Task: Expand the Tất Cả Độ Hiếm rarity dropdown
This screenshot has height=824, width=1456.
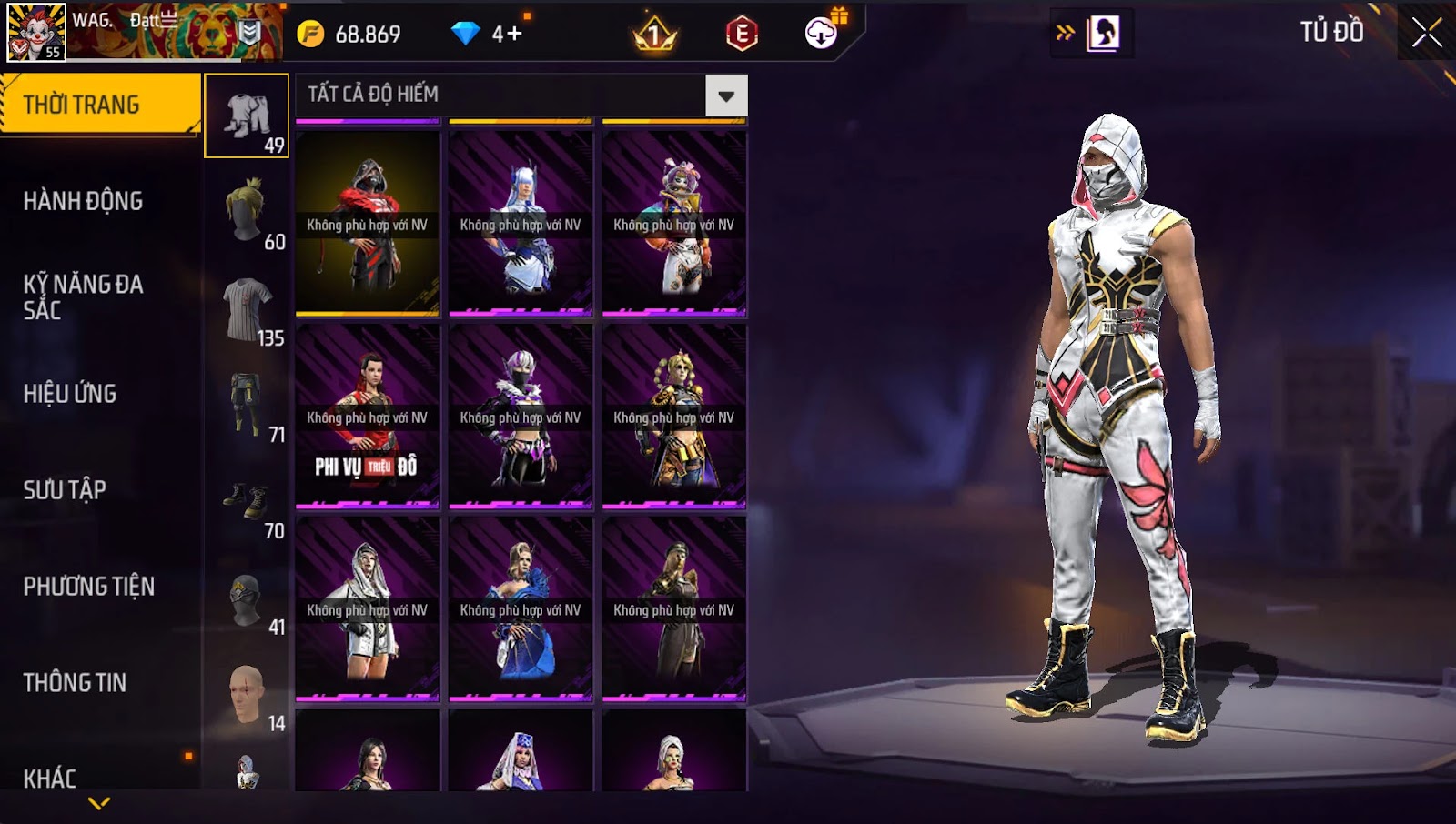Action: (726, 95)
